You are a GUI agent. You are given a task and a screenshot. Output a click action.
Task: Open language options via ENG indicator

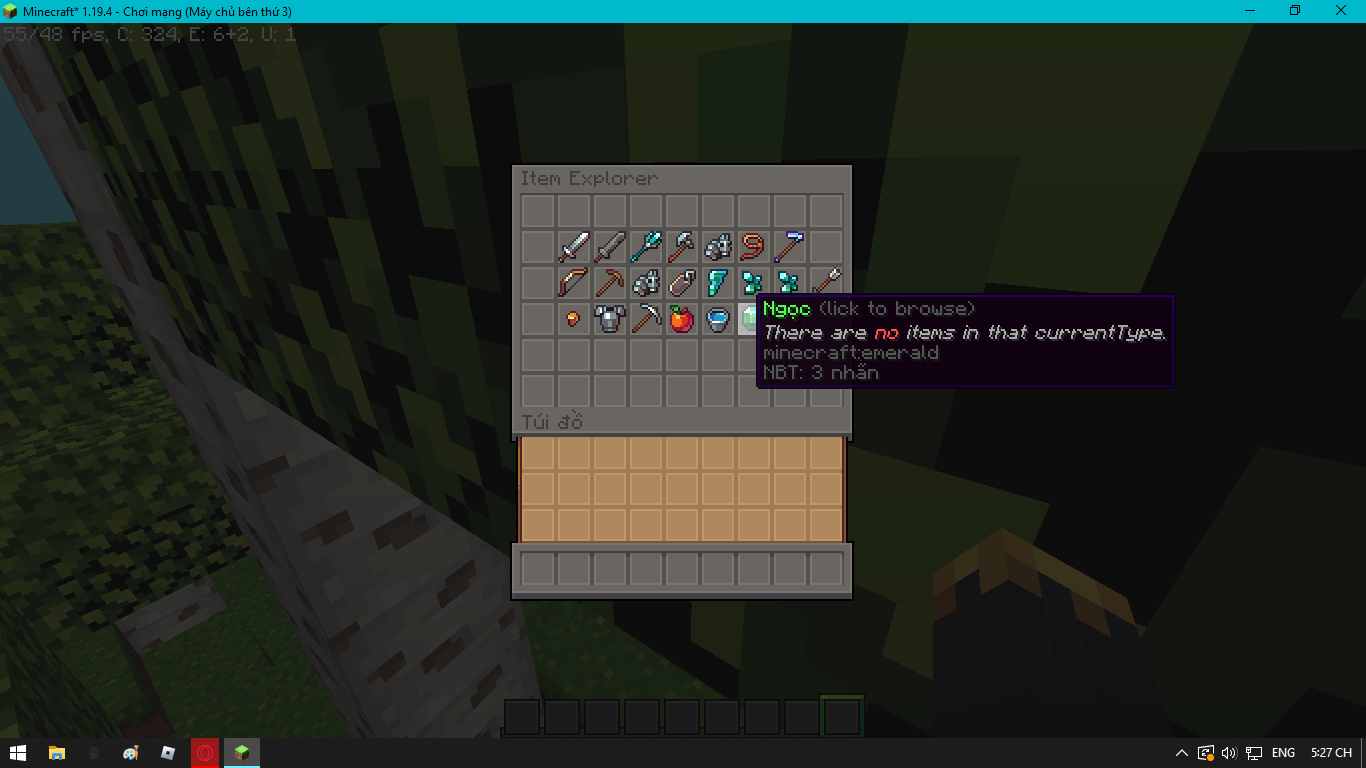click(1283, 753)
